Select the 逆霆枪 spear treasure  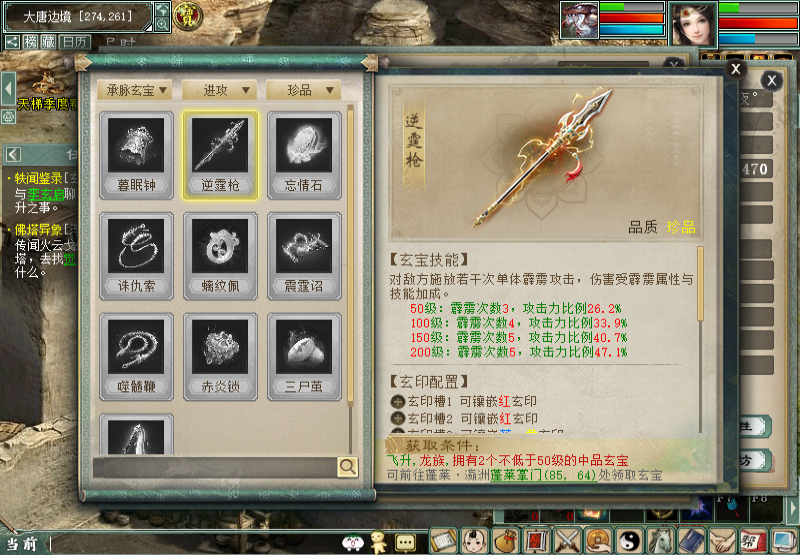pos(220,152)
